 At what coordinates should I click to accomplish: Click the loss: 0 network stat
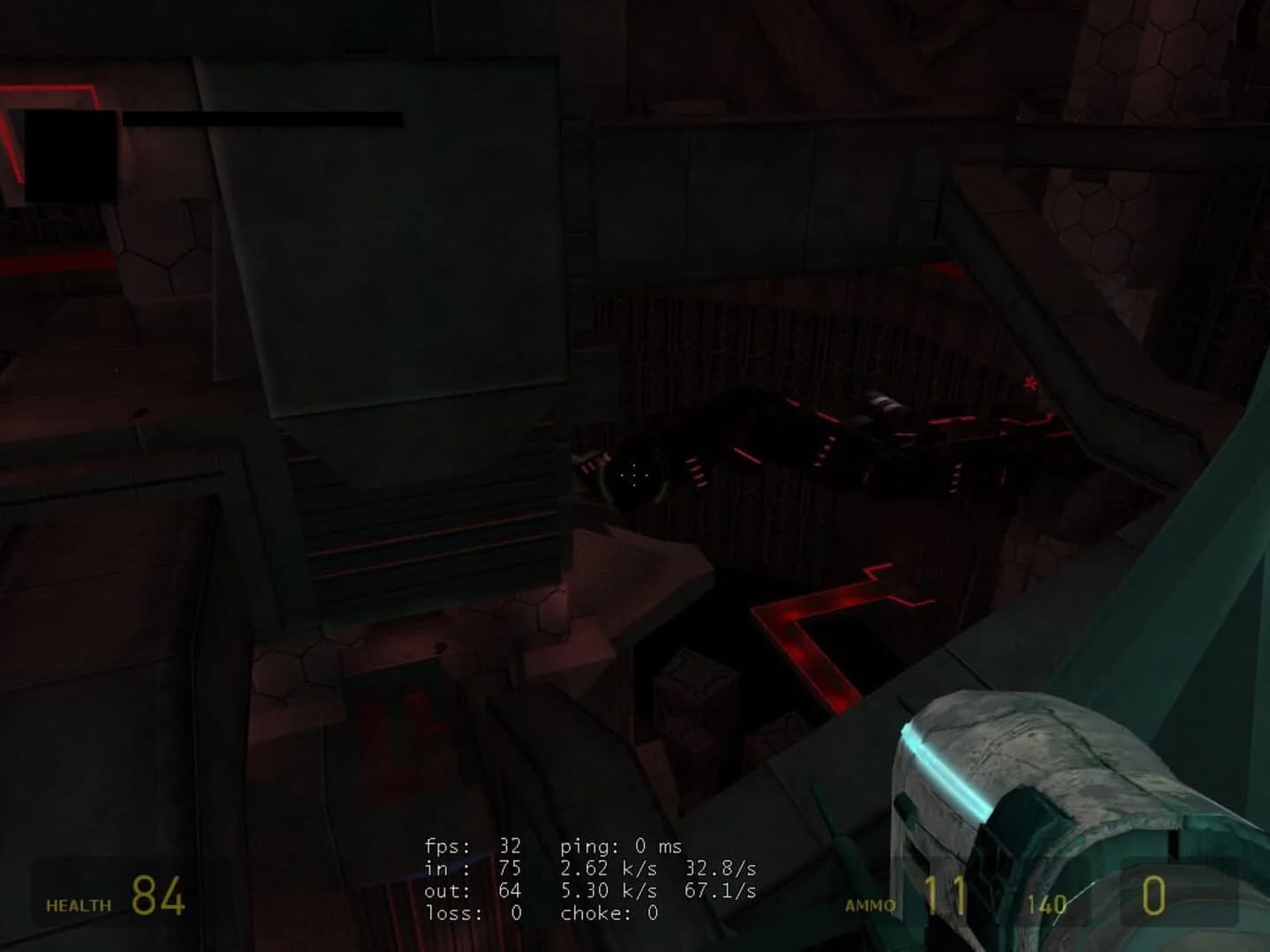pyautogui.click(x=472, y=914)
